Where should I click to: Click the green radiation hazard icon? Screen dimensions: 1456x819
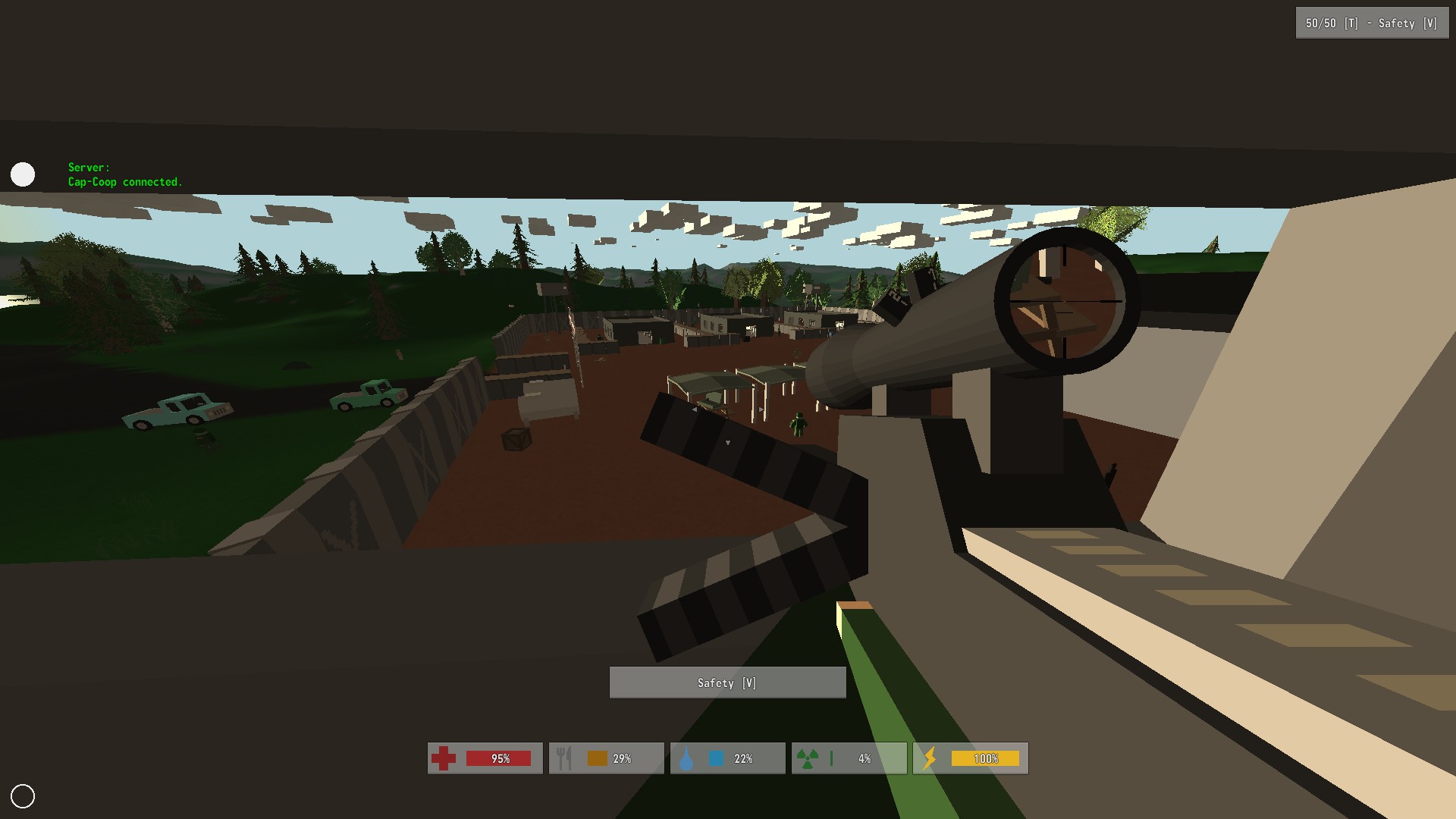click(808, 758)
